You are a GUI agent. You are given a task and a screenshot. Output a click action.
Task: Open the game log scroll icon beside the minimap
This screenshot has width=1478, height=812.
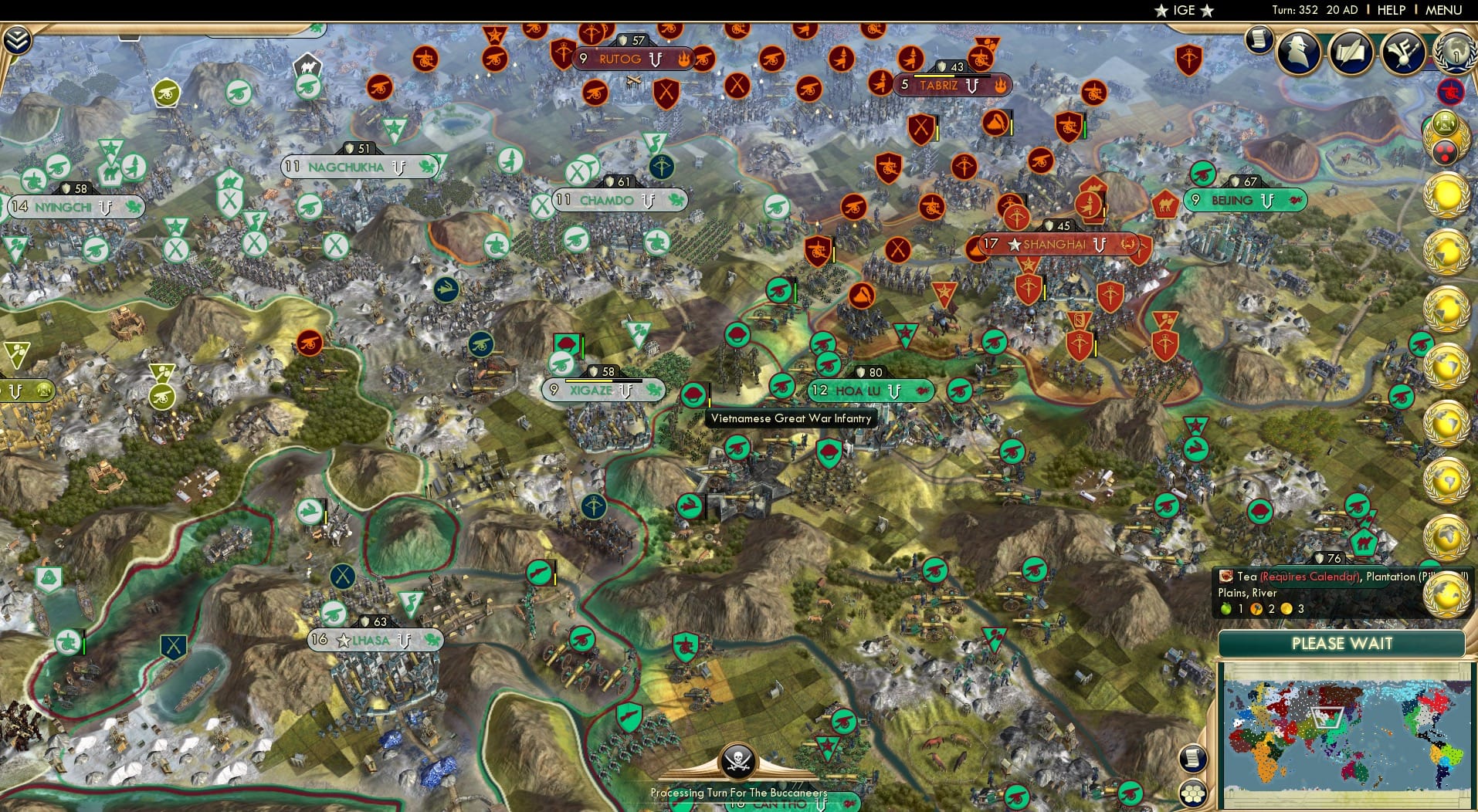(1193, 759)
